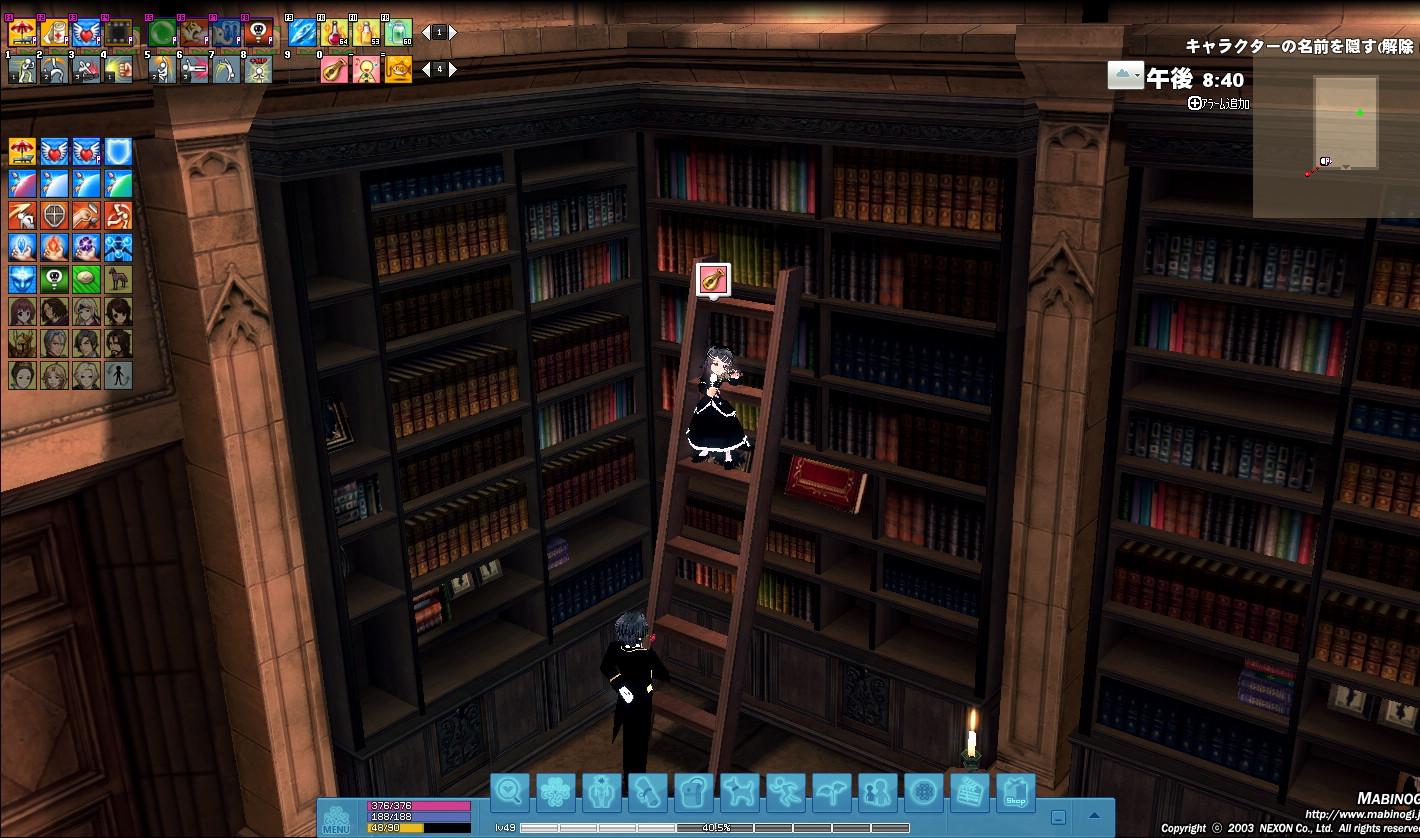1420x838 pixels.
Task: Activate the lute instrument skill in hotbar
Action: click(x=333, y=70)
